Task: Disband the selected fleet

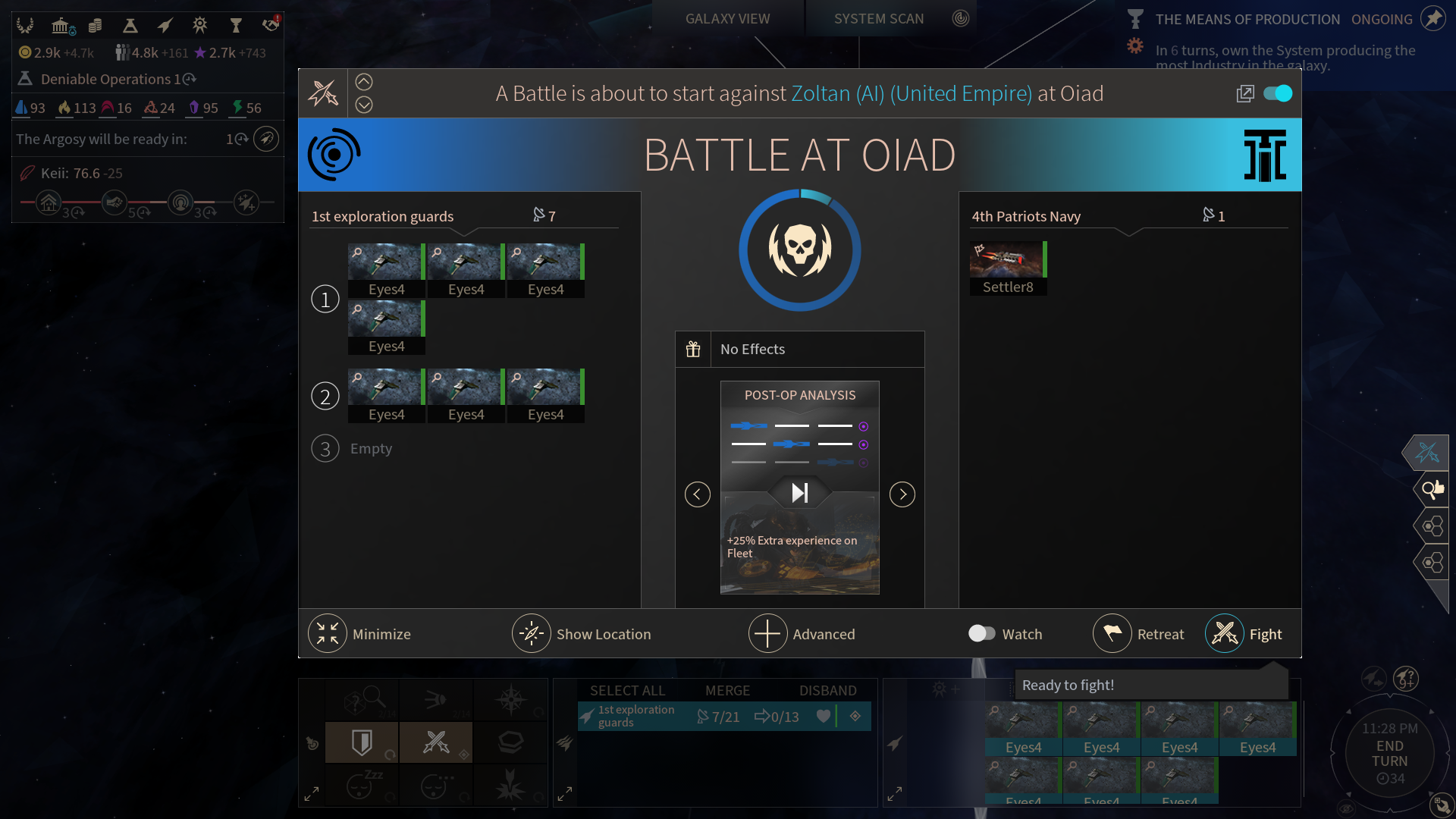Action: [827, 691]
